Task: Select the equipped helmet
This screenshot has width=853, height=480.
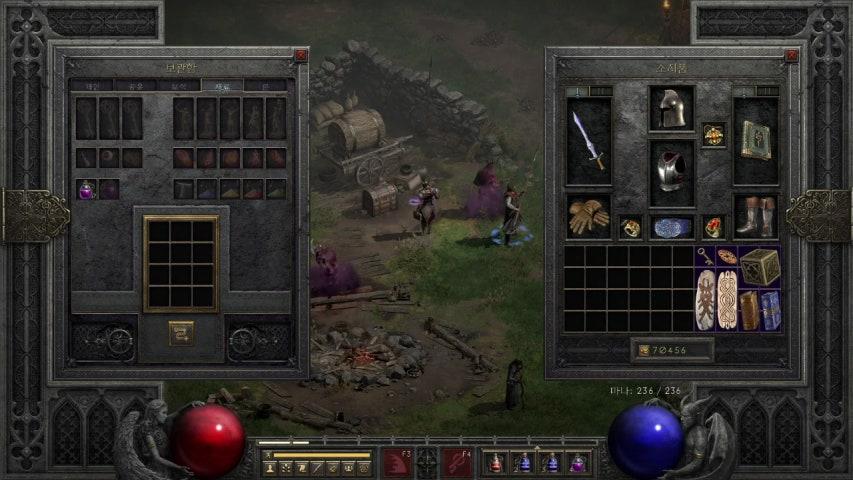Action: coord(671,108)
